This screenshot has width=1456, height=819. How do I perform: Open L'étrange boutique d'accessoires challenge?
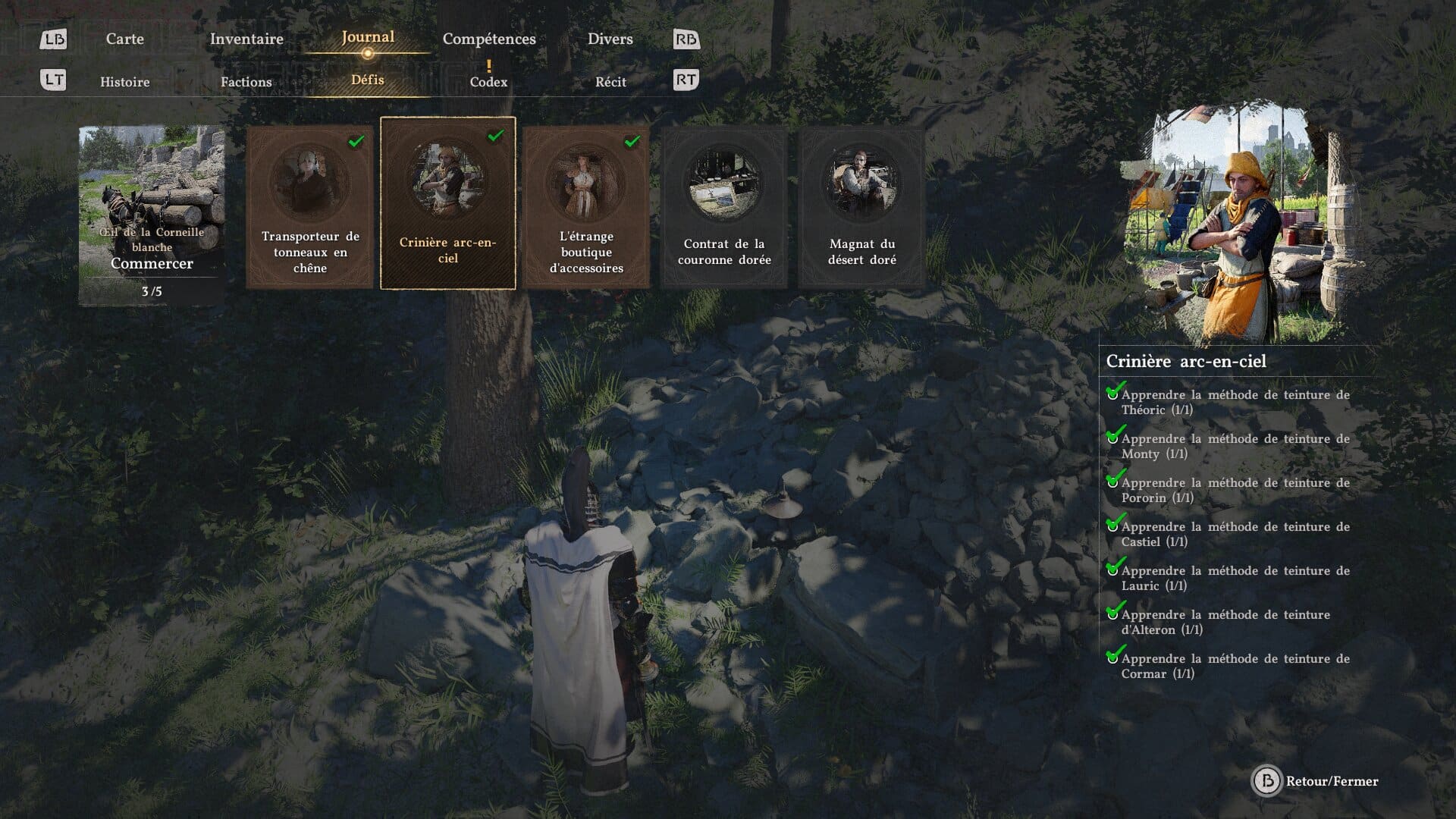(586, 206)
